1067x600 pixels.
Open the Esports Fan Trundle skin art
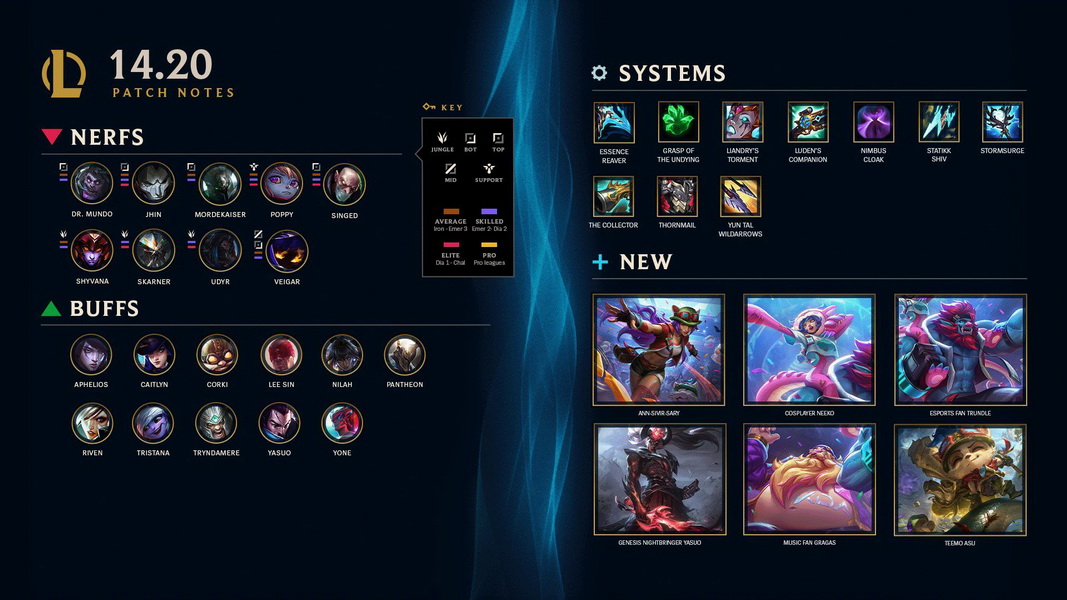pos(960,349)
